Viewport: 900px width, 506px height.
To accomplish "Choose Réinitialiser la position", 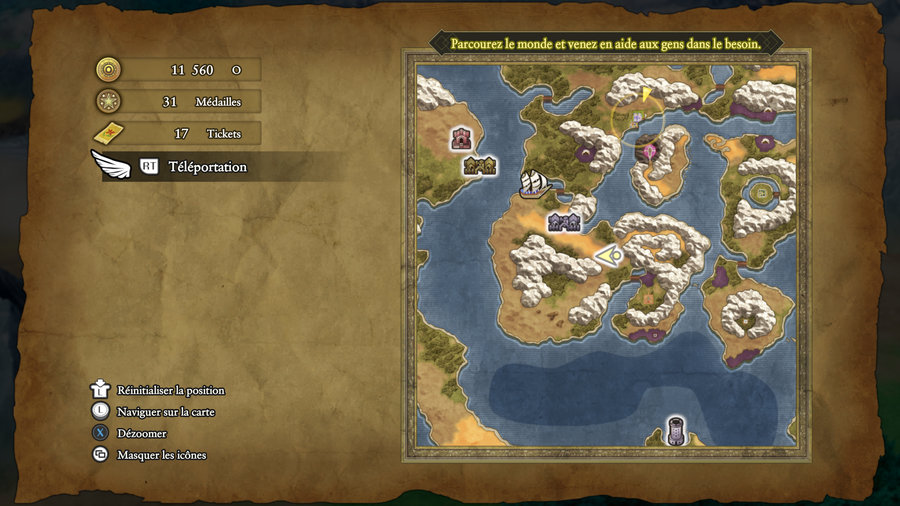I will point(170,390).
